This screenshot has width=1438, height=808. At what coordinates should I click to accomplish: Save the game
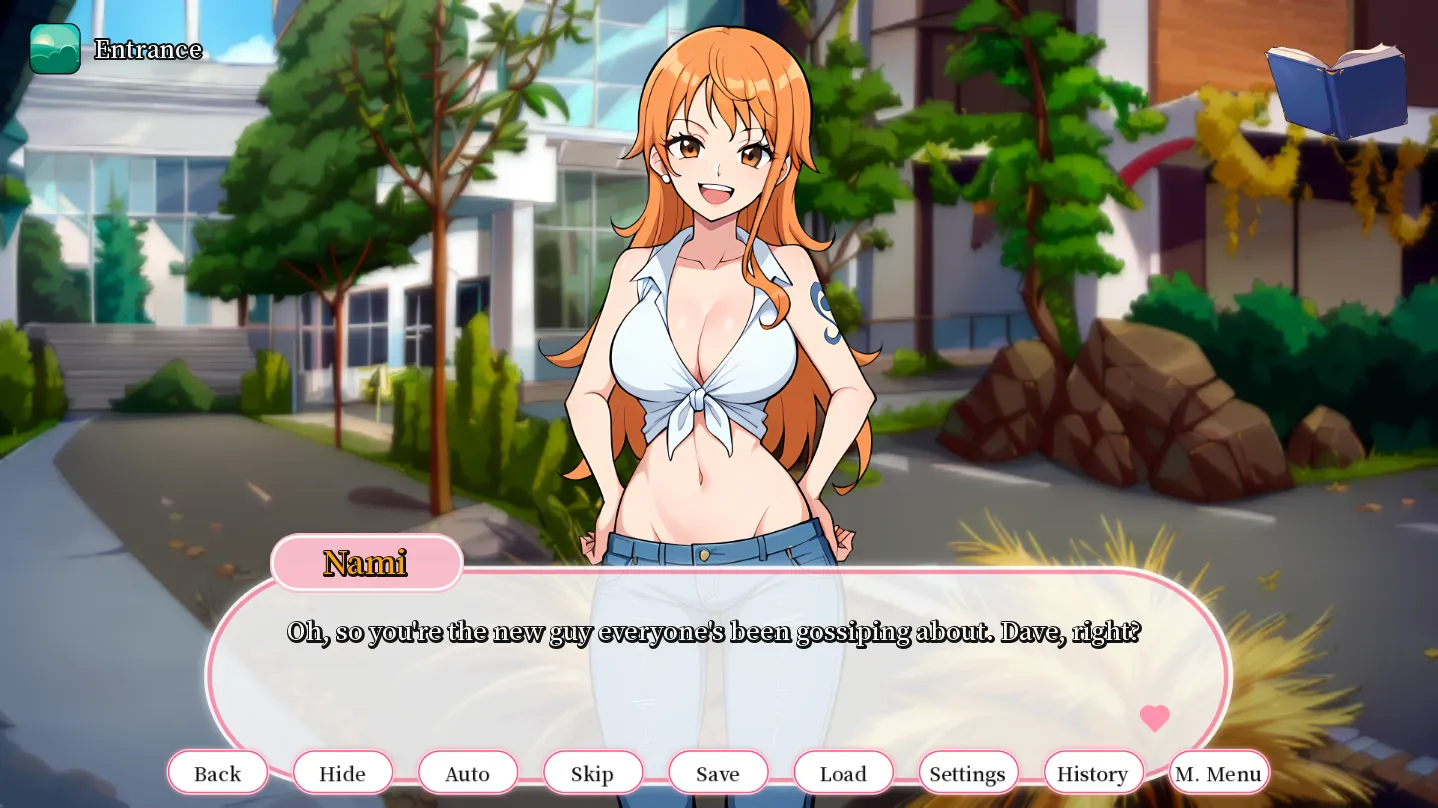click(x=718, y=772)
